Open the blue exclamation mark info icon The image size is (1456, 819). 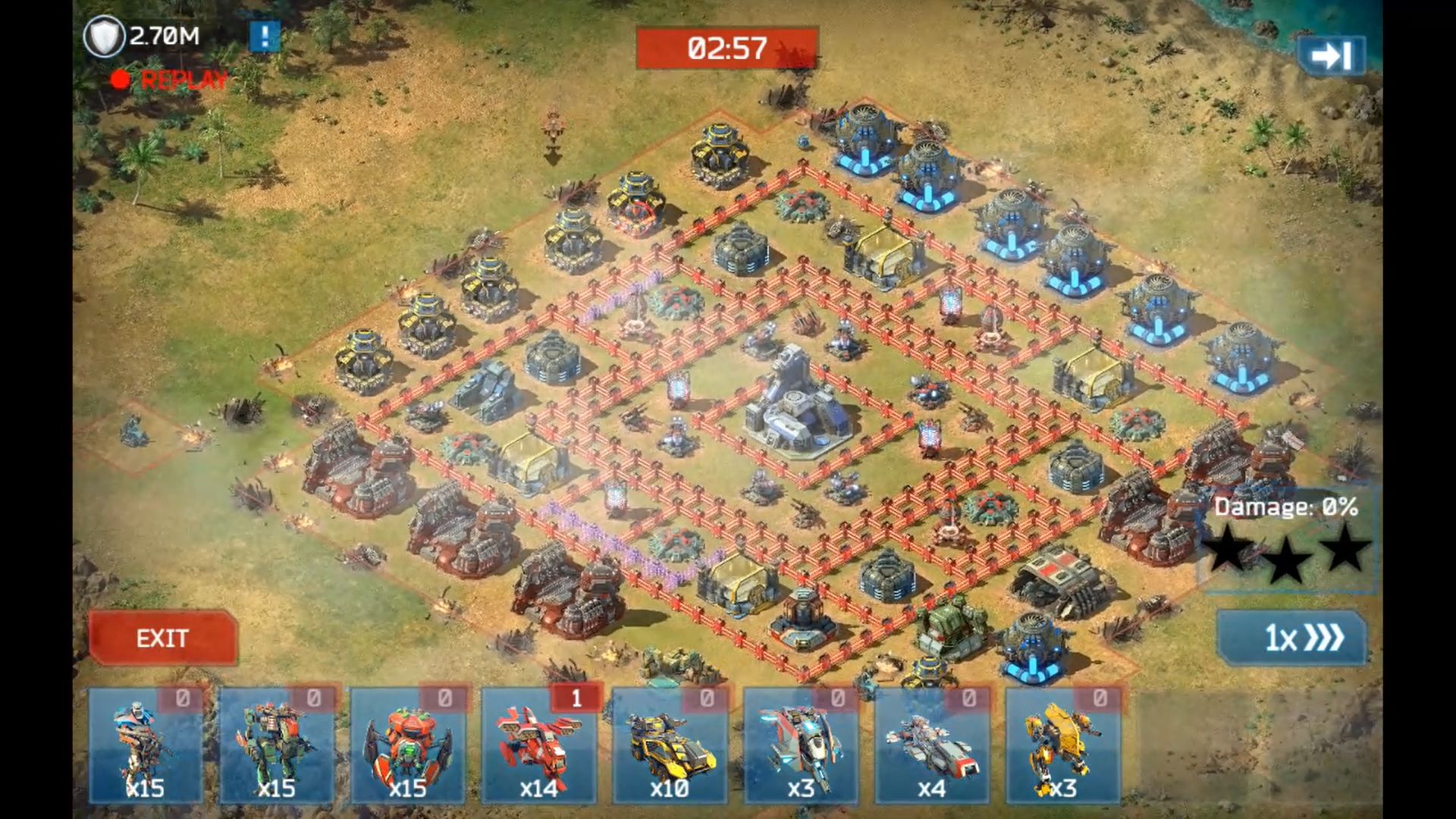tap(265, 36)
